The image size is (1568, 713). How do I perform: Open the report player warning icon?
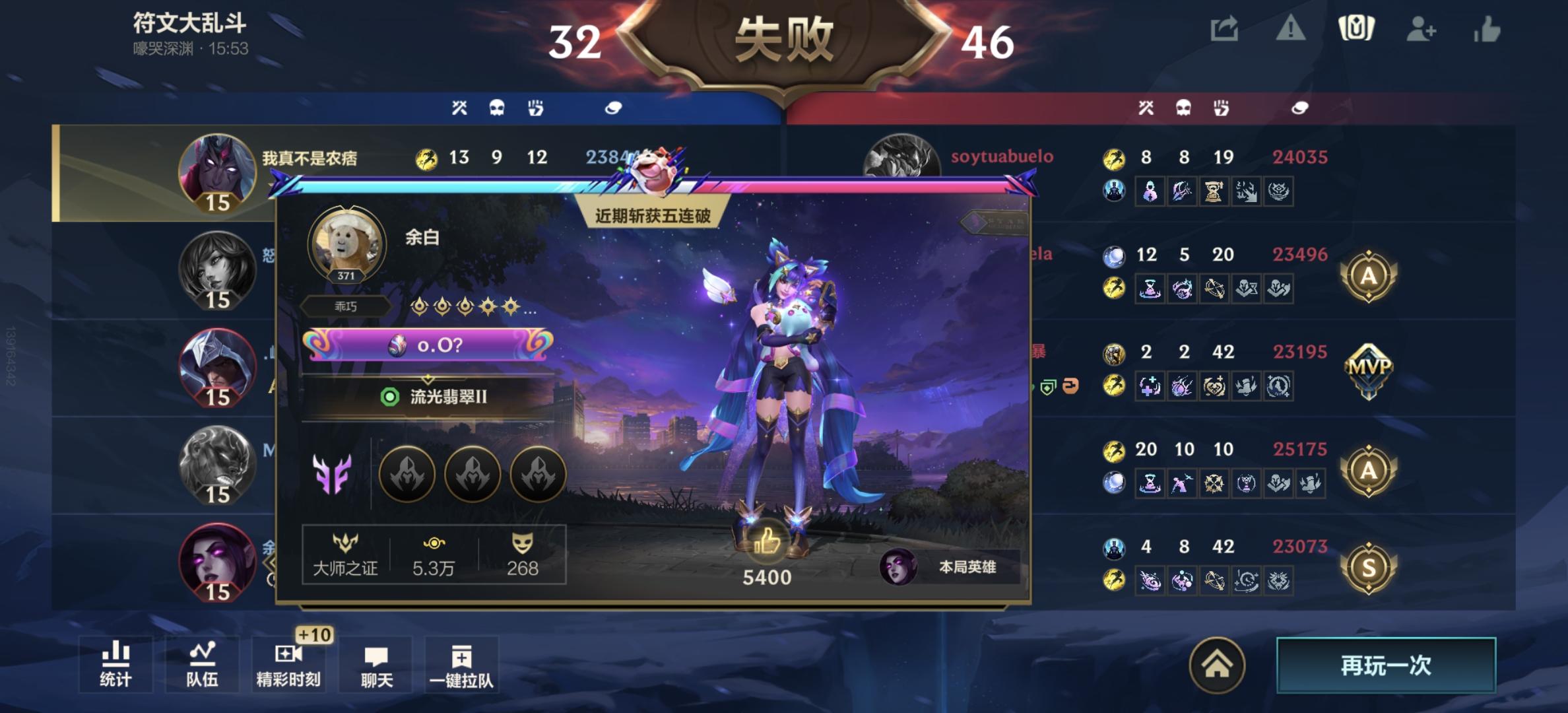point(1290,29)
